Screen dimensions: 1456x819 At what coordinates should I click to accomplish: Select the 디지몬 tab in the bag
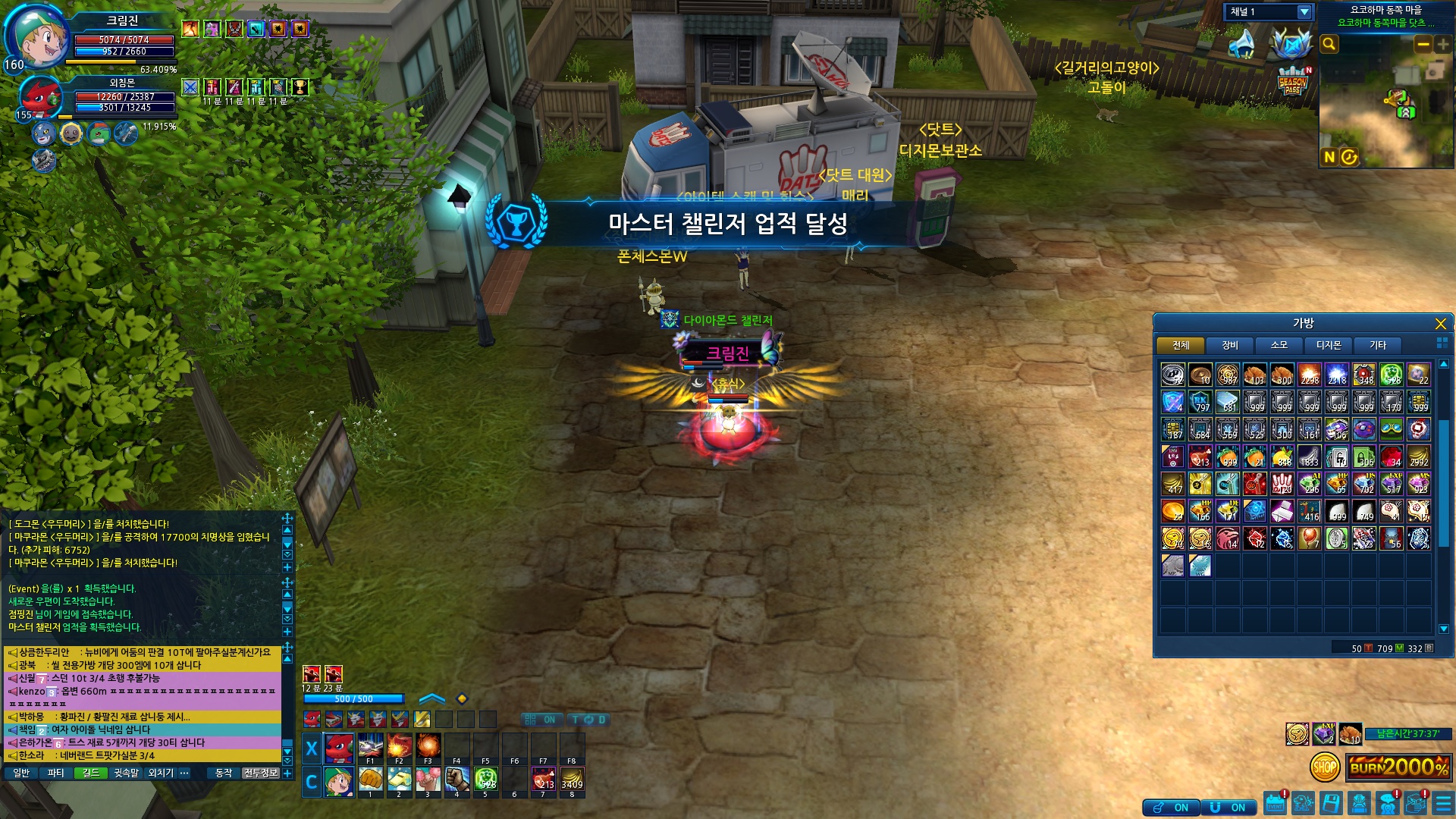point(1328,345)
